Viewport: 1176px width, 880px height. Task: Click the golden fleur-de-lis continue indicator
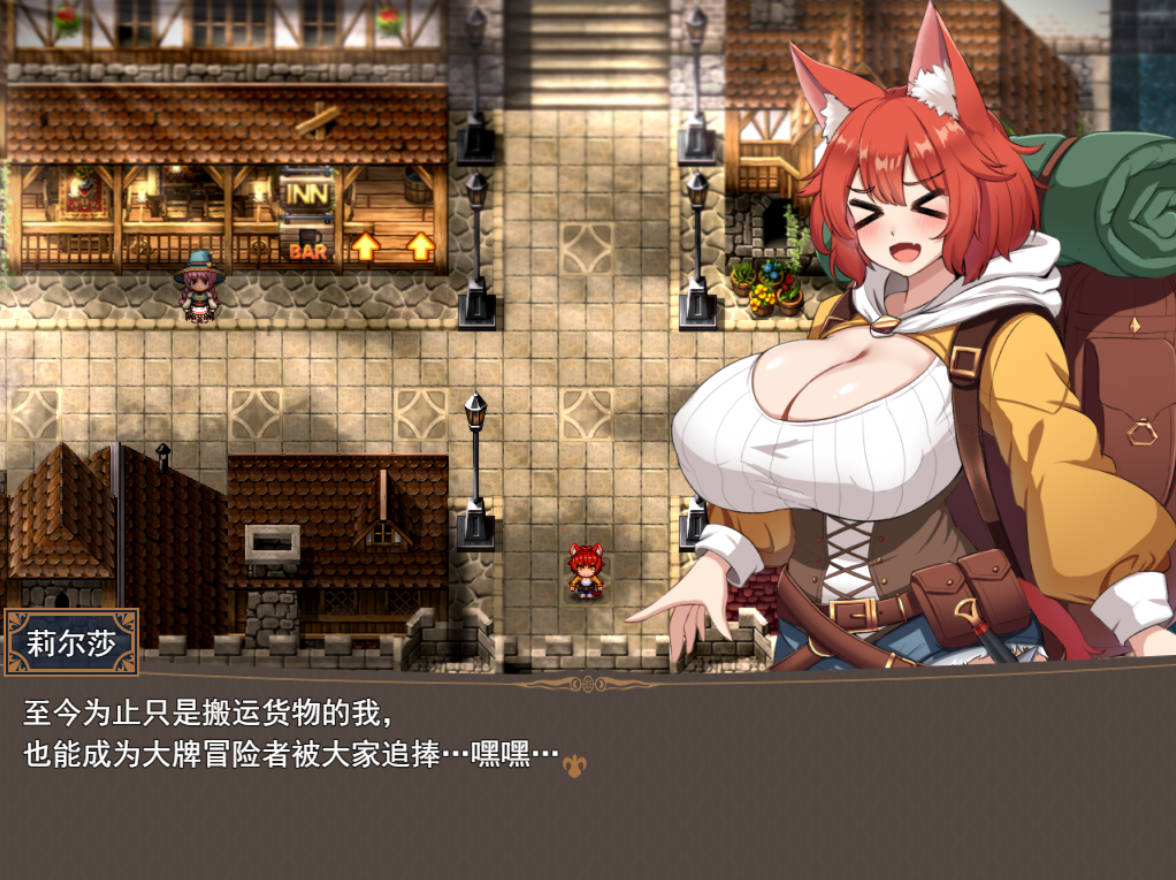tap(574, 765)
